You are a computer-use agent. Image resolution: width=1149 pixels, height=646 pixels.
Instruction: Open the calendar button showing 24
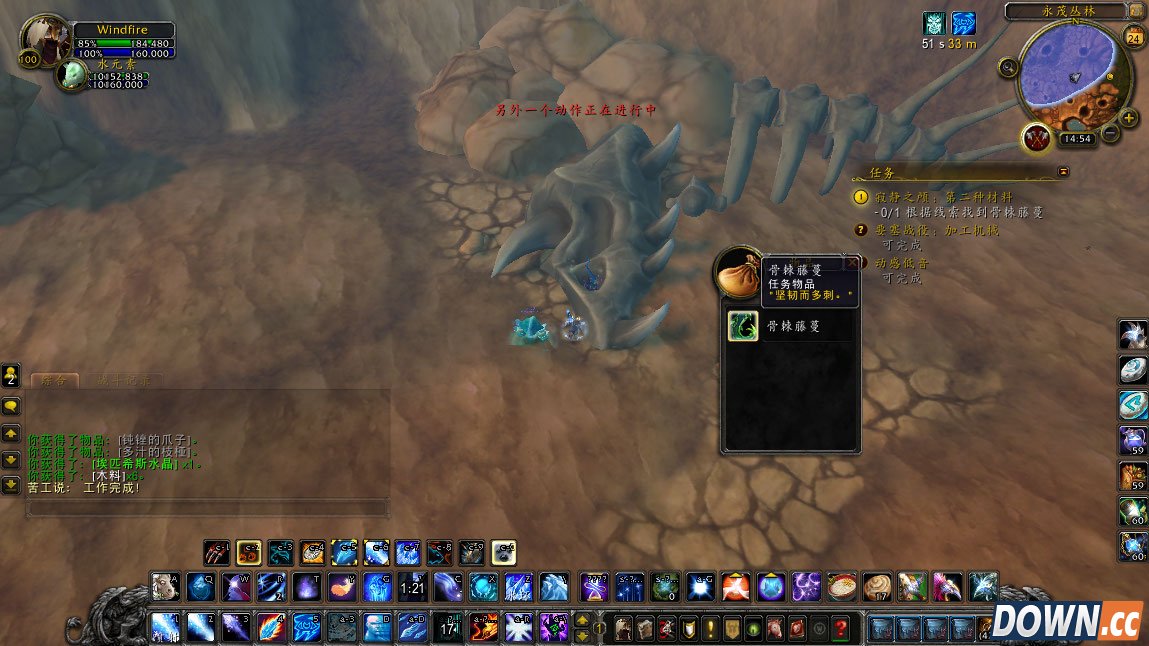coord(1134,38)
